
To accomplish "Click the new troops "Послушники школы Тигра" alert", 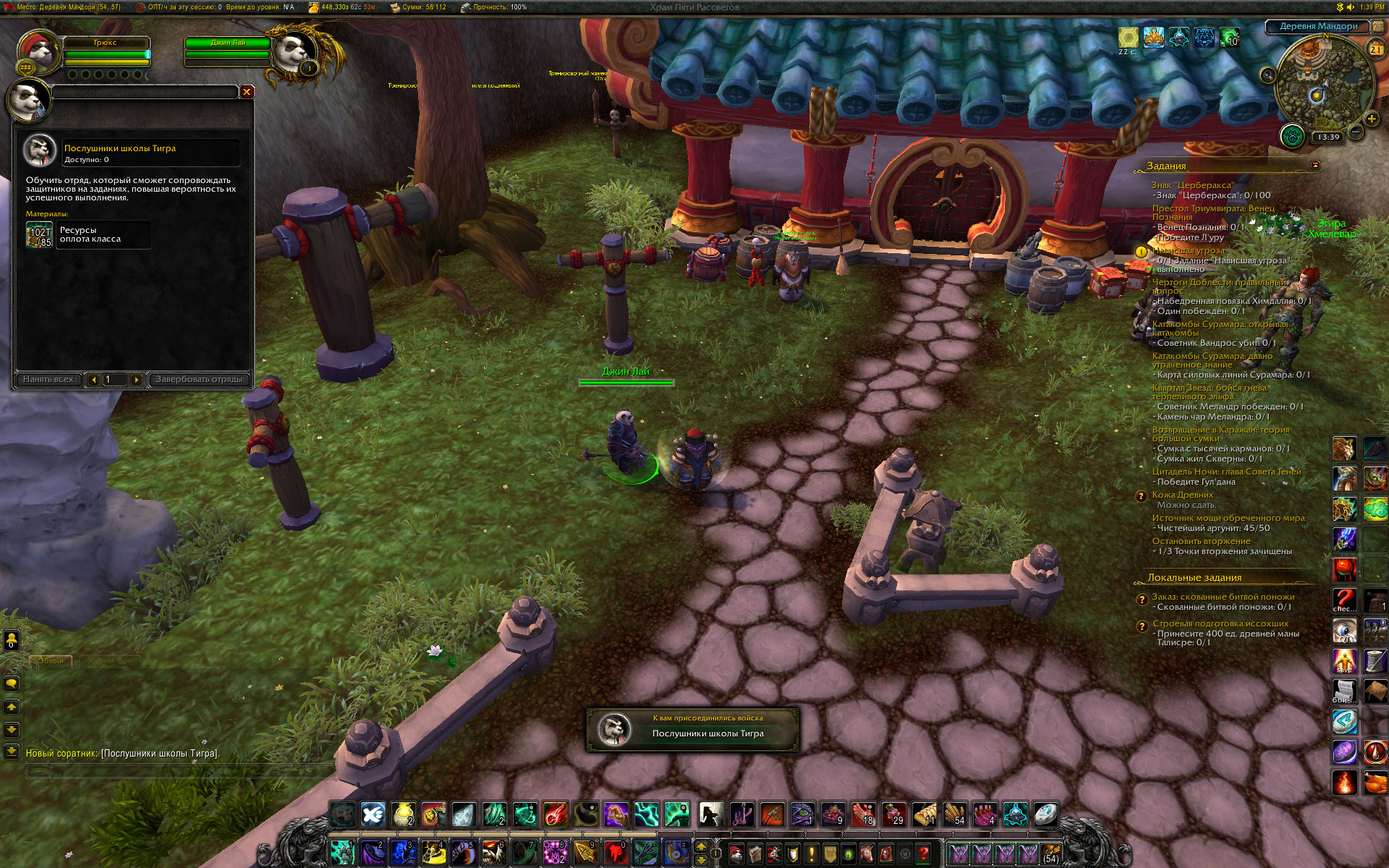I will tap(692, 729).
